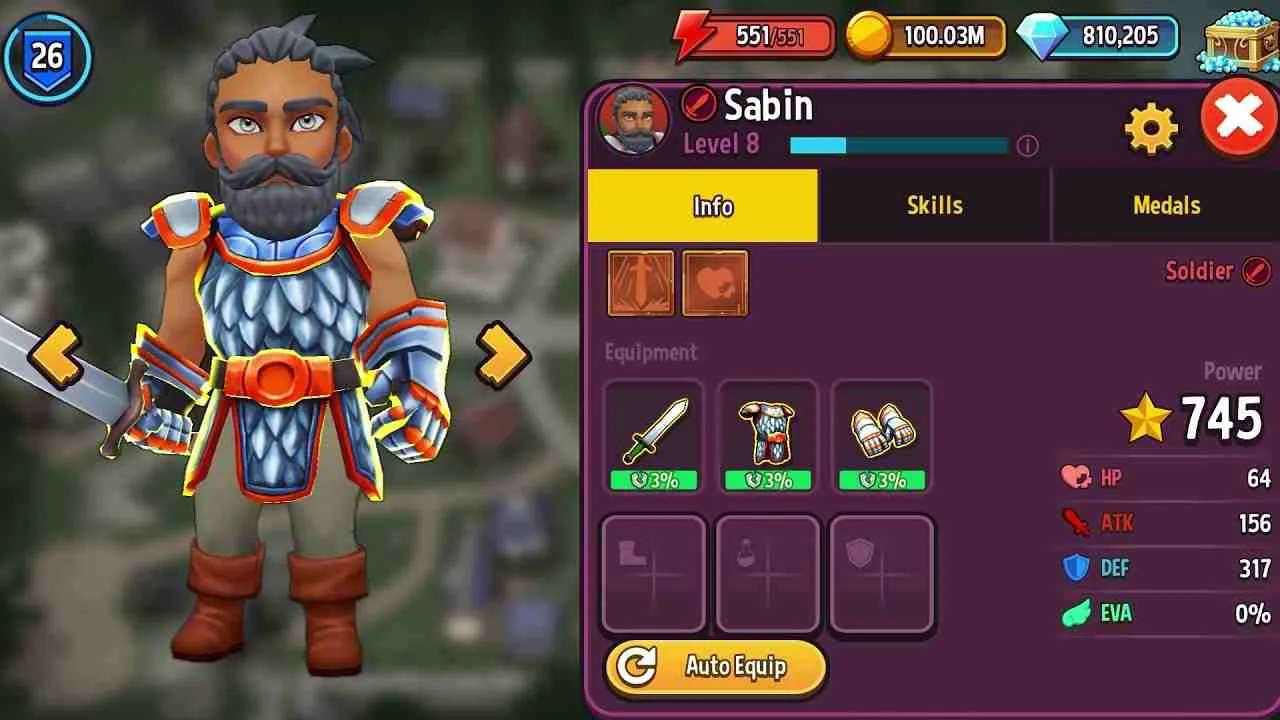Select the empty boots equipment slot
1280x720 pixels.
653,572
